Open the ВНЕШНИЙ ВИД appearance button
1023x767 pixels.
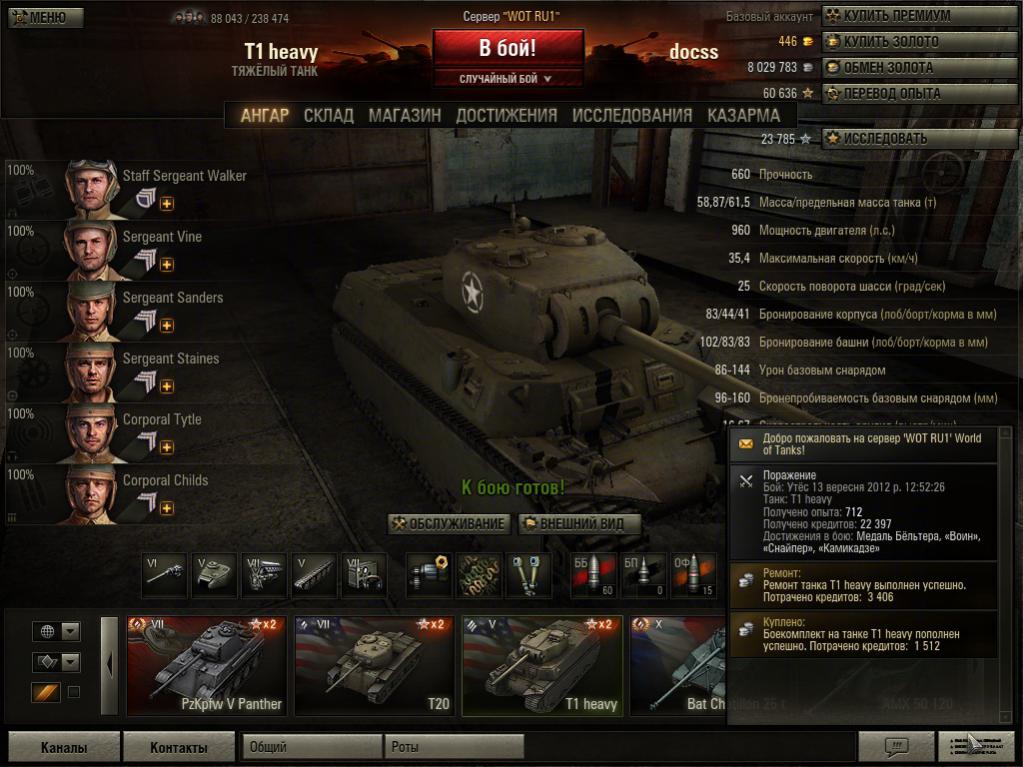pos(578,523)
